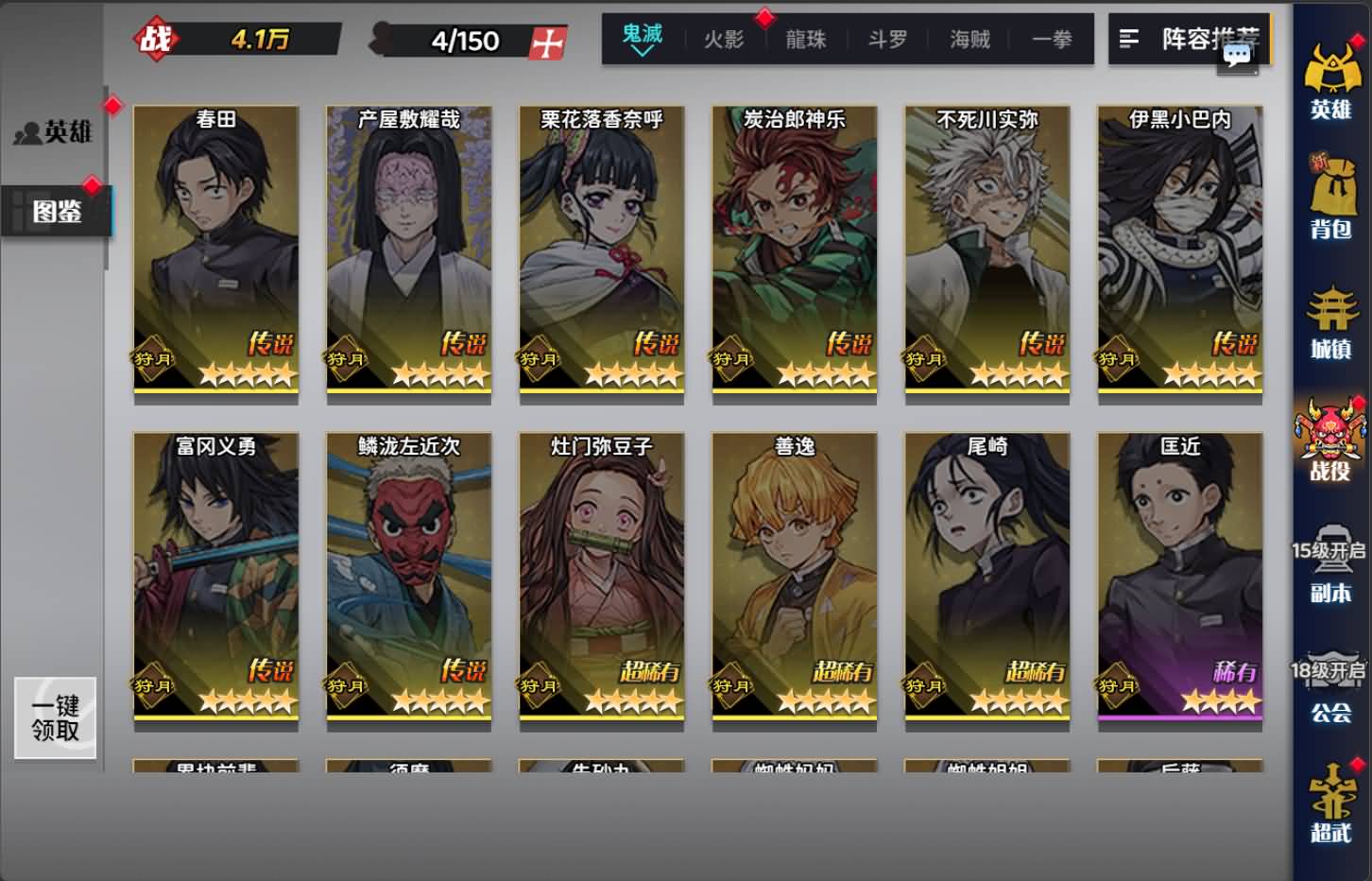Open the 图鉴 codex tab on left
This screenshot has width=1372, height=881.
(x=59, y=213)
